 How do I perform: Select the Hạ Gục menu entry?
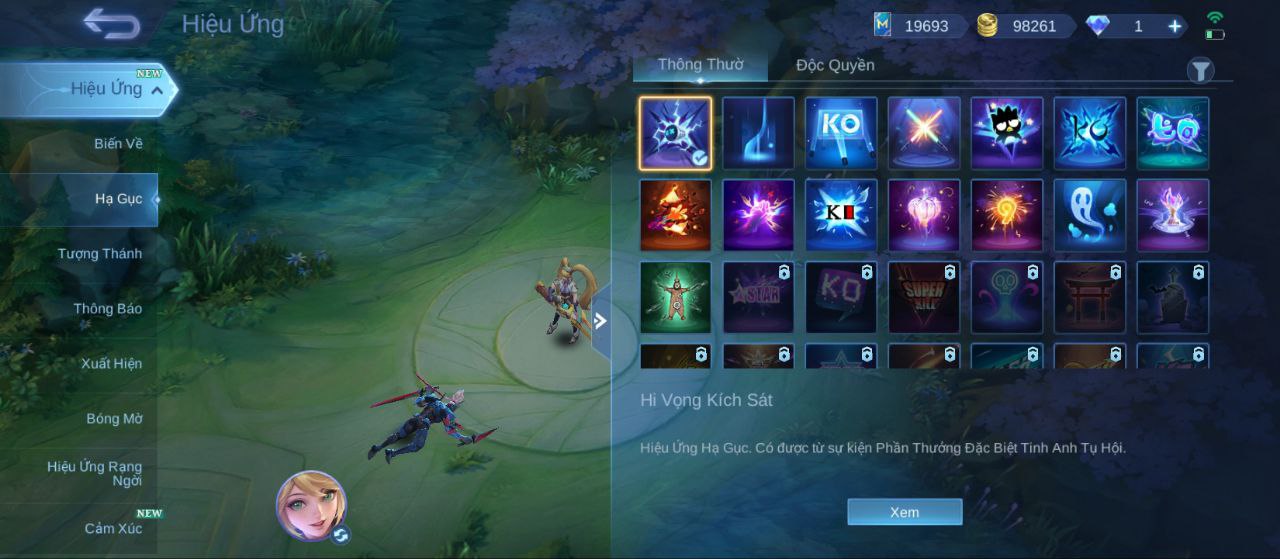point(118,199)
